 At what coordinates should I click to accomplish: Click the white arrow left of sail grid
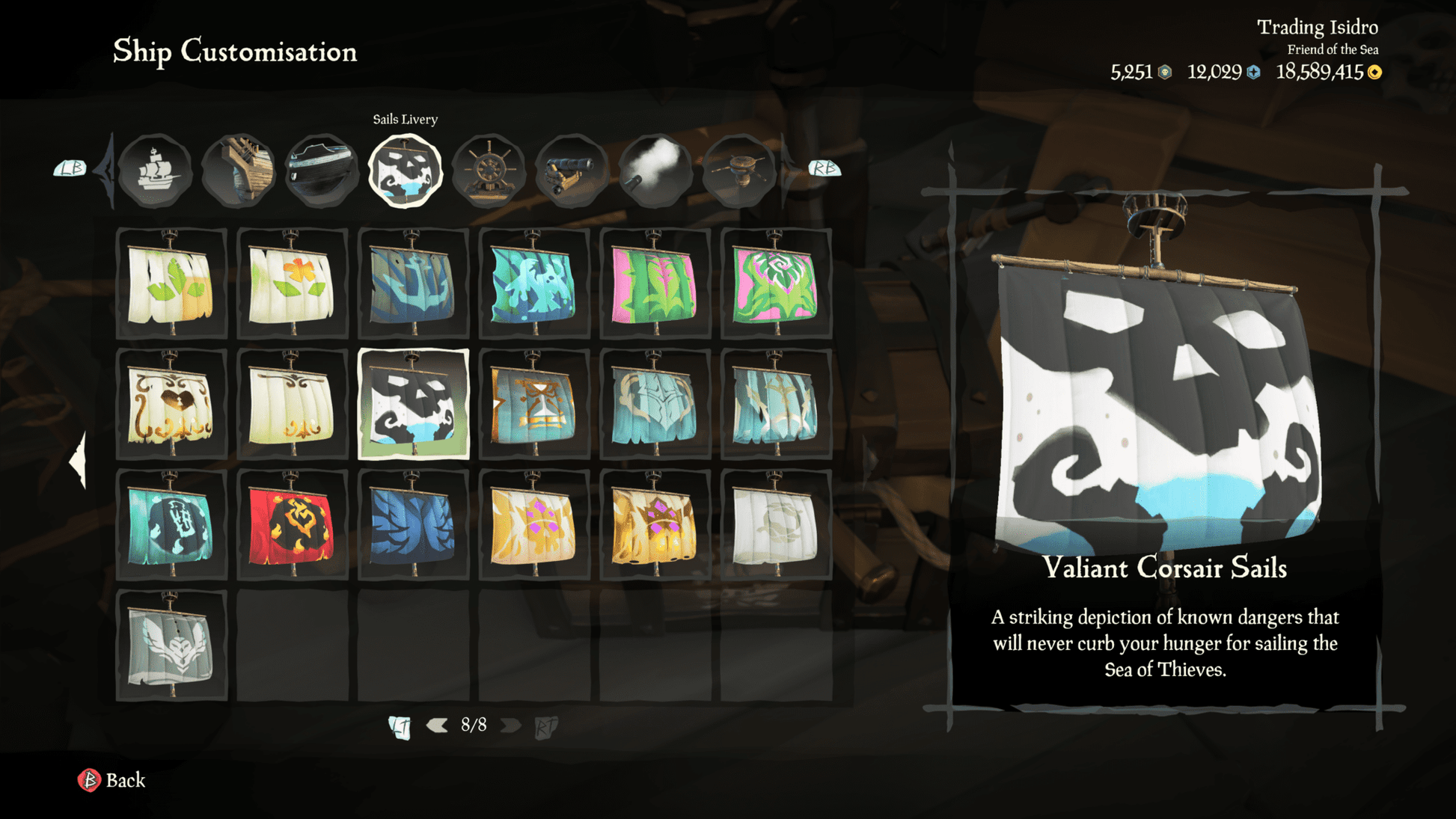pyautogui.click(x=78, y=461)
